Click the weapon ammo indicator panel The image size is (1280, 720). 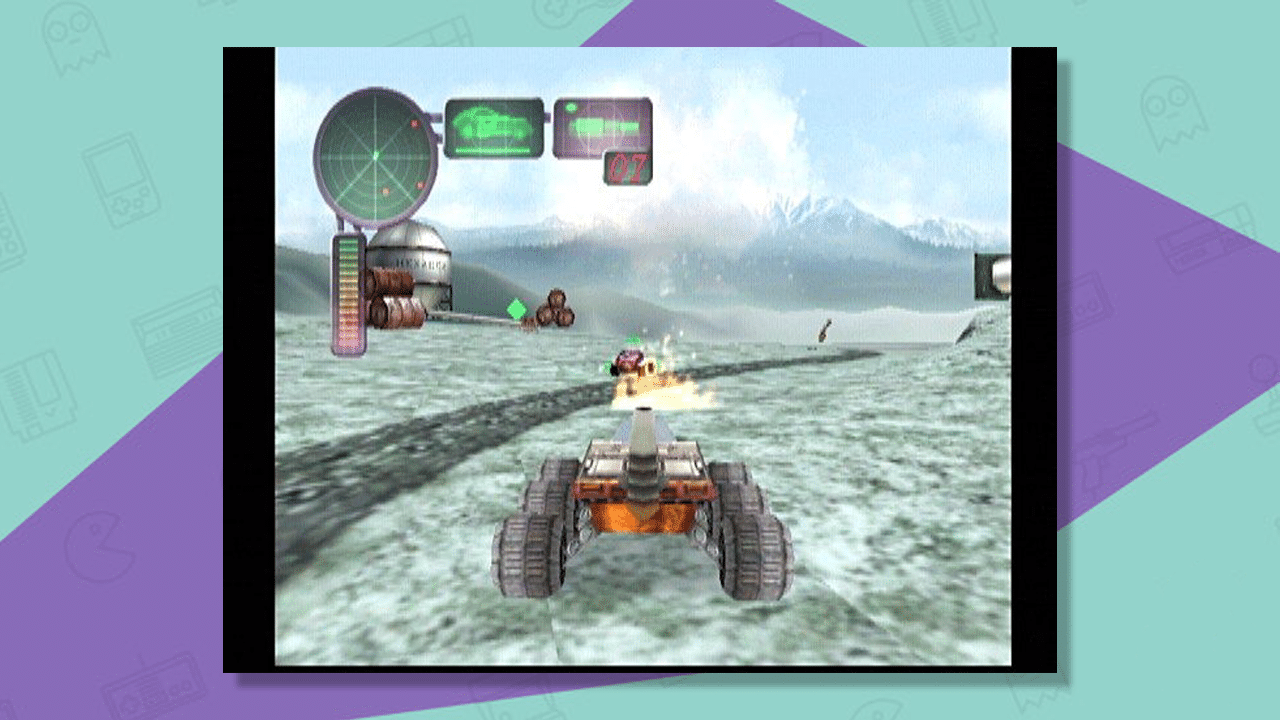[x=601, y=126]
